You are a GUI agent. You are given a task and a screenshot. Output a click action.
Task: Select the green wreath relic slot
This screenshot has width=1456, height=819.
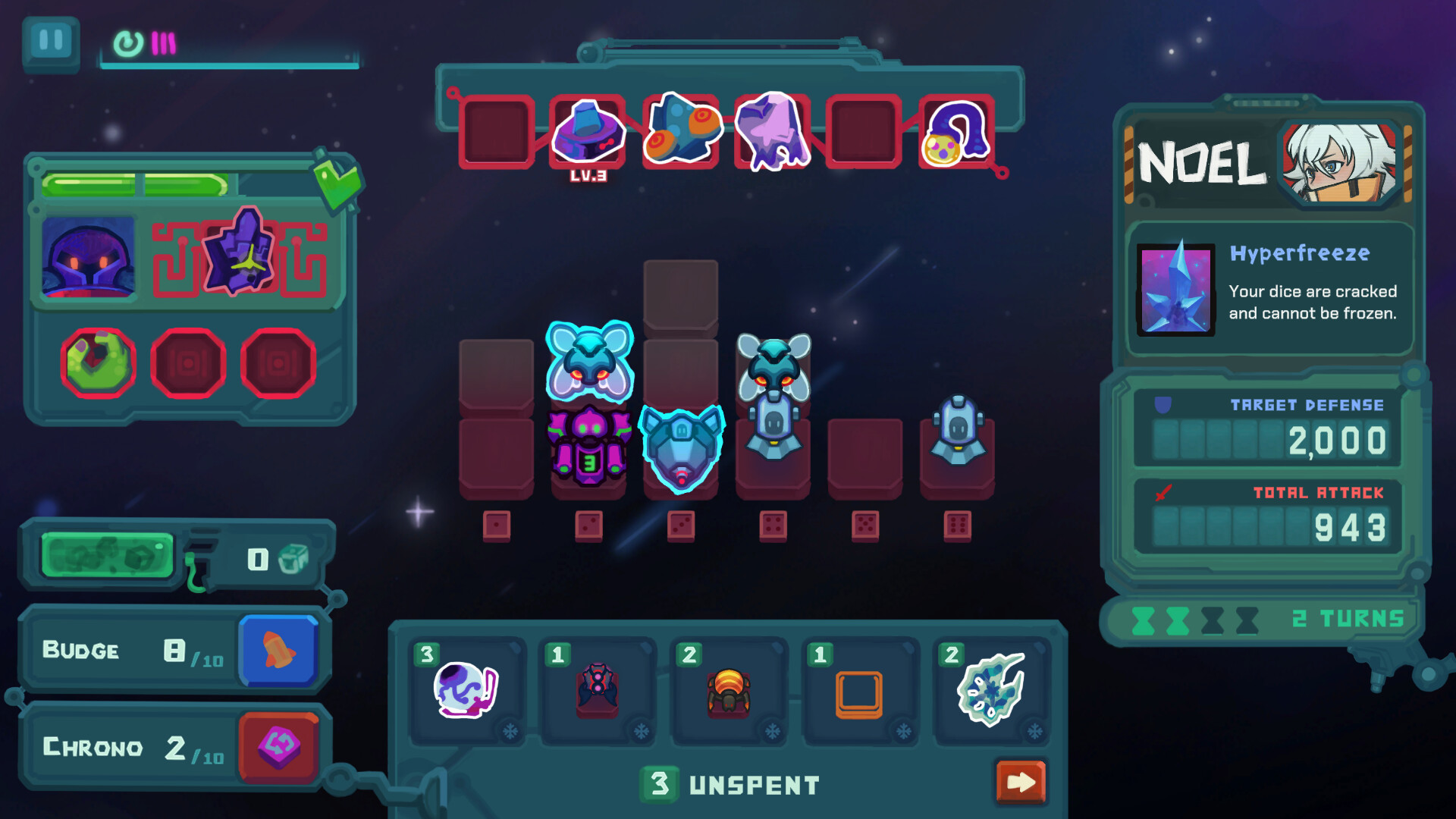[98, 363]
